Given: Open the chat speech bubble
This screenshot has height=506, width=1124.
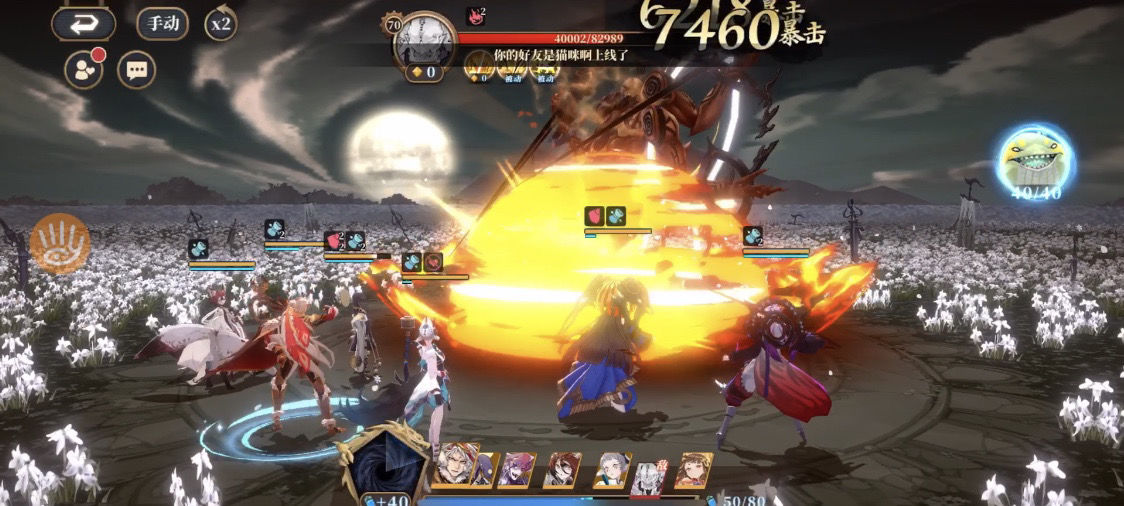Looking at the screenshot, I should point(136,70).
